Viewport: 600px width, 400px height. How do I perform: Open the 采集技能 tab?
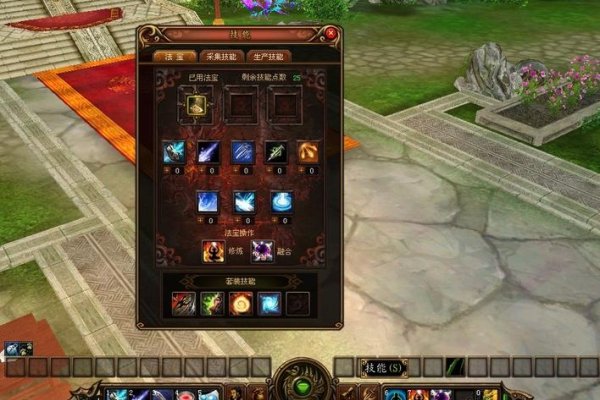[217, 56]
